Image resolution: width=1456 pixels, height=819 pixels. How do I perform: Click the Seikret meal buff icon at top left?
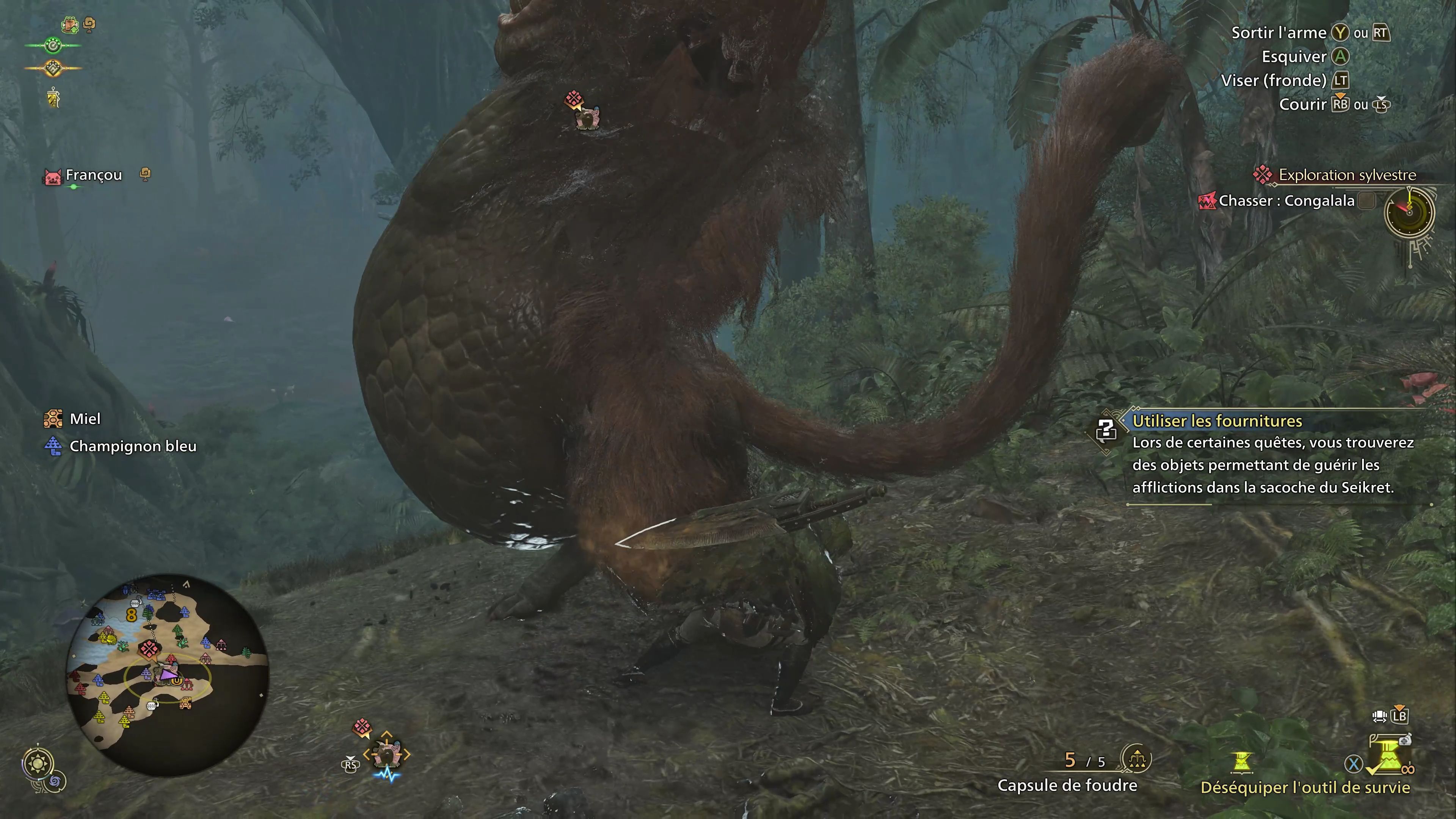[x=70, y=25]
